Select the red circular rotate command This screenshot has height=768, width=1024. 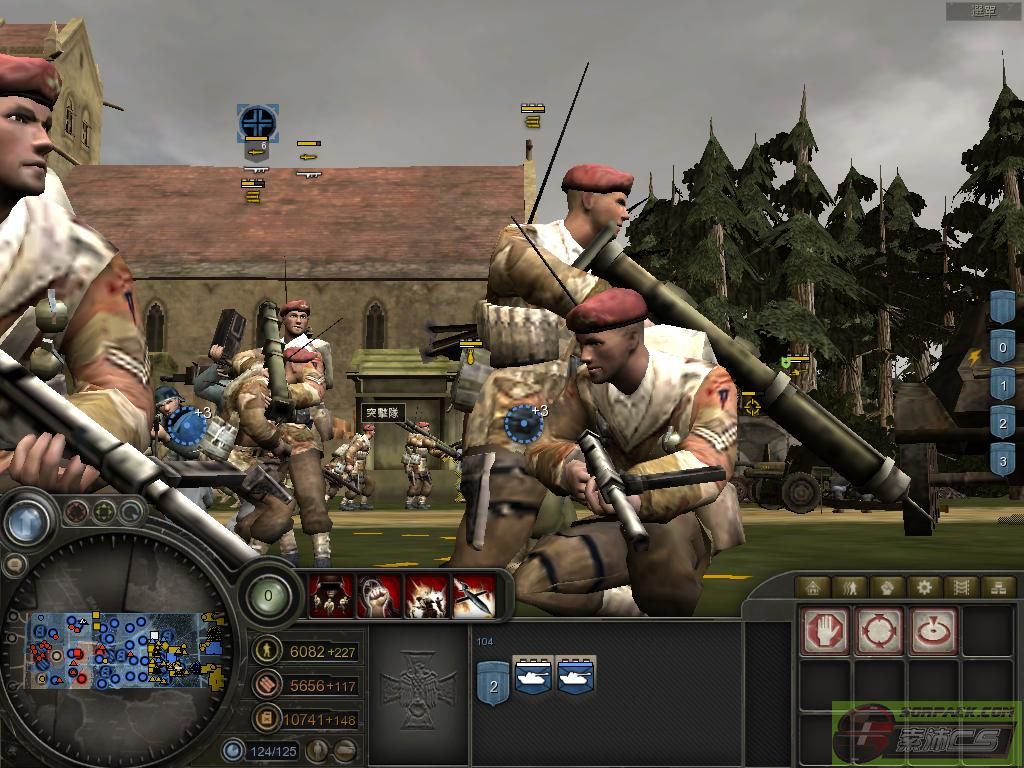(x=933, y=631)
